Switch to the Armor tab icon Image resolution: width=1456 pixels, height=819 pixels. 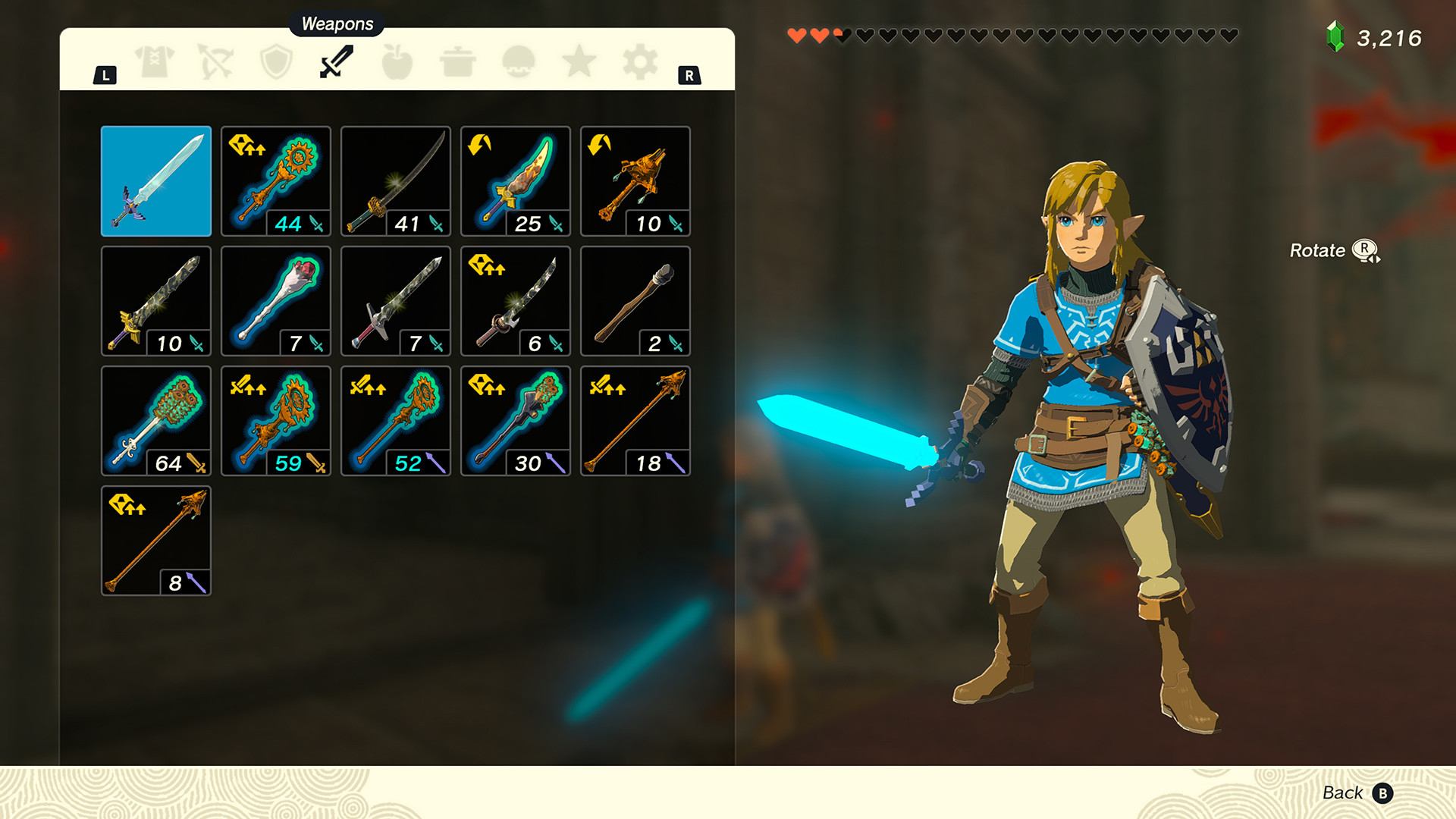click(152, 61)
